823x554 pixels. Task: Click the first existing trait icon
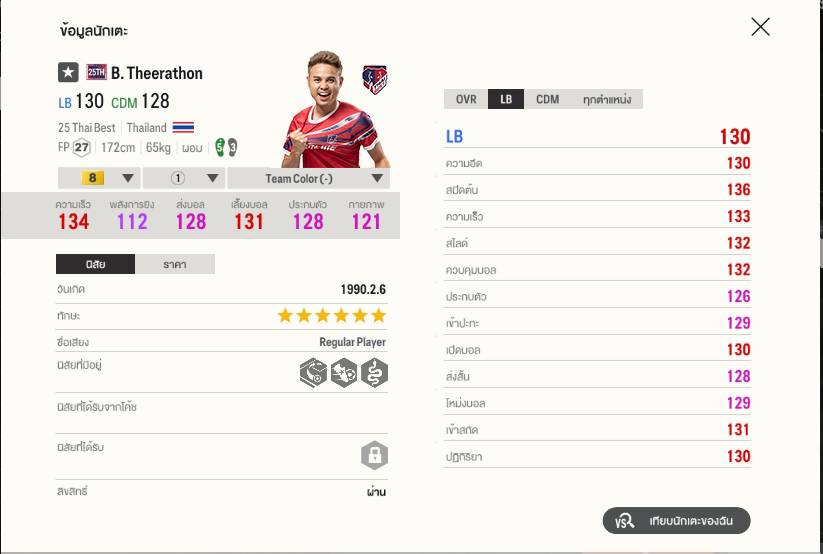pos(313,373)
